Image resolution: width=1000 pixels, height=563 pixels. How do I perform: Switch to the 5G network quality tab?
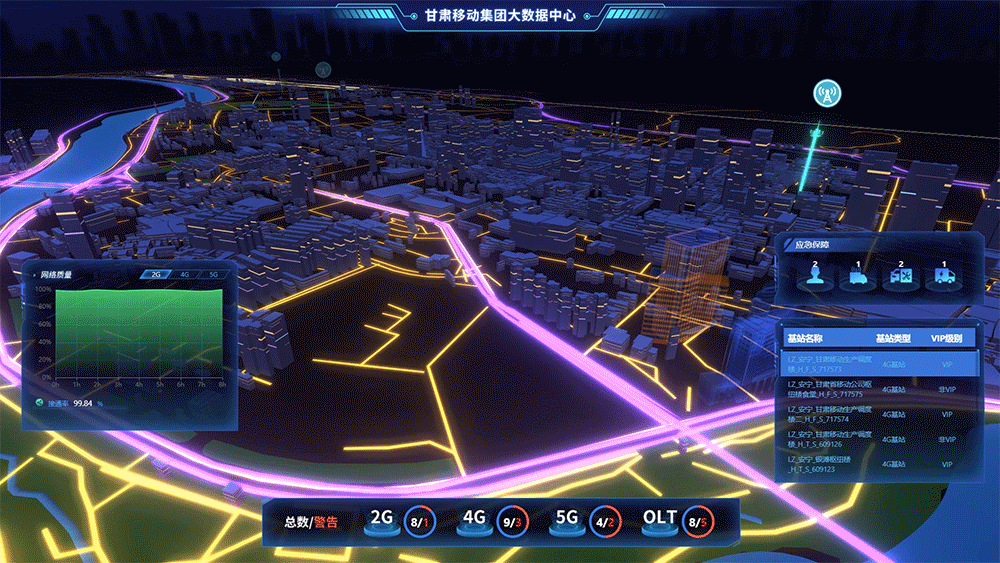coord(213,274)
